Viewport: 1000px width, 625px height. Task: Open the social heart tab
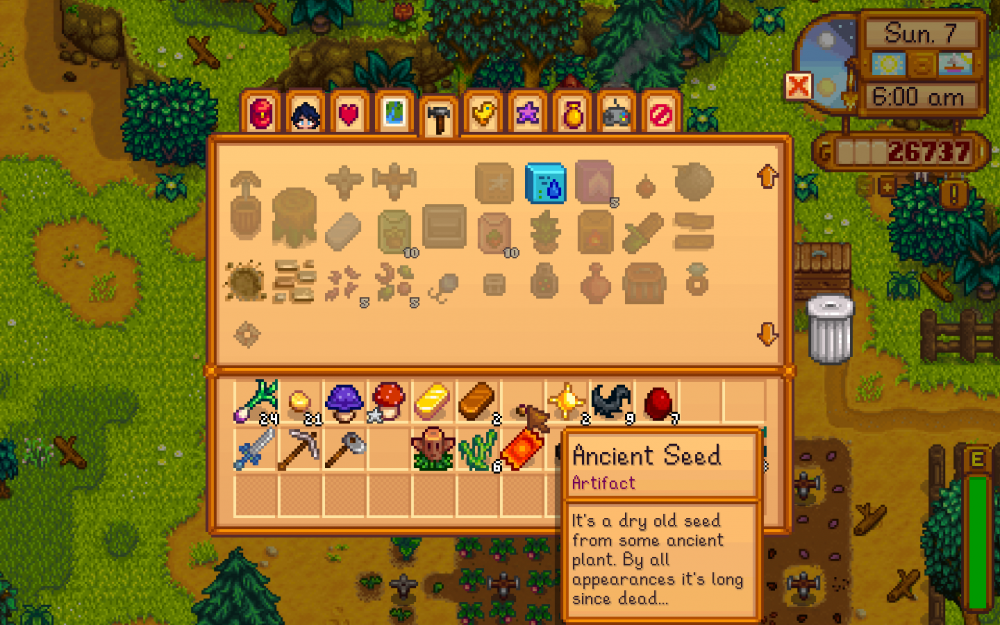point(348,114)
